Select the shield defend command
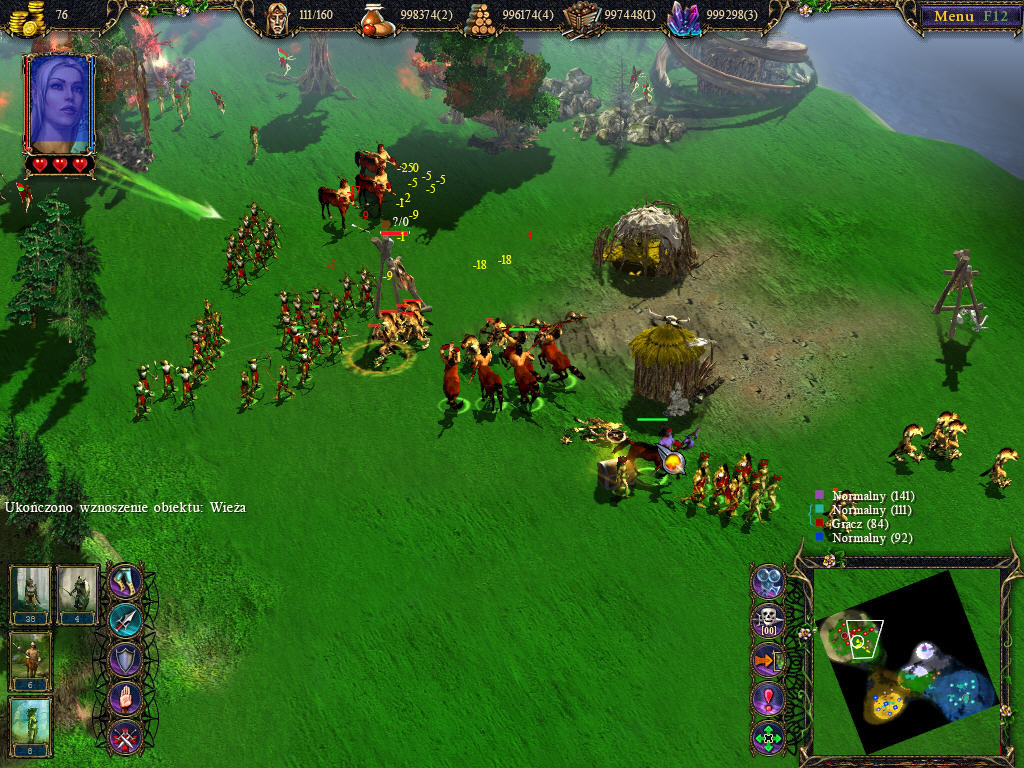This screenshot has height=768, width=1024. coord(125,660)
